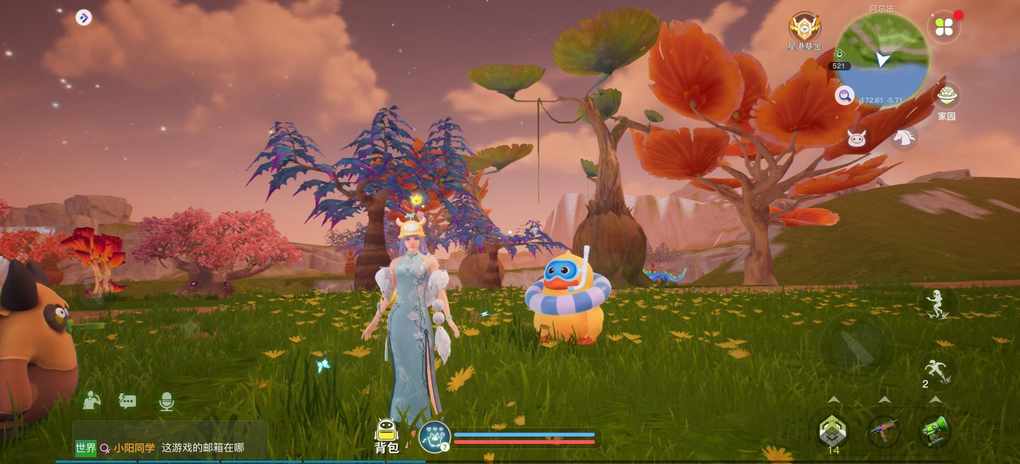Open the pet portrait beside health bar
This screenshot has height=464, width=1020.
click(434, 436)
